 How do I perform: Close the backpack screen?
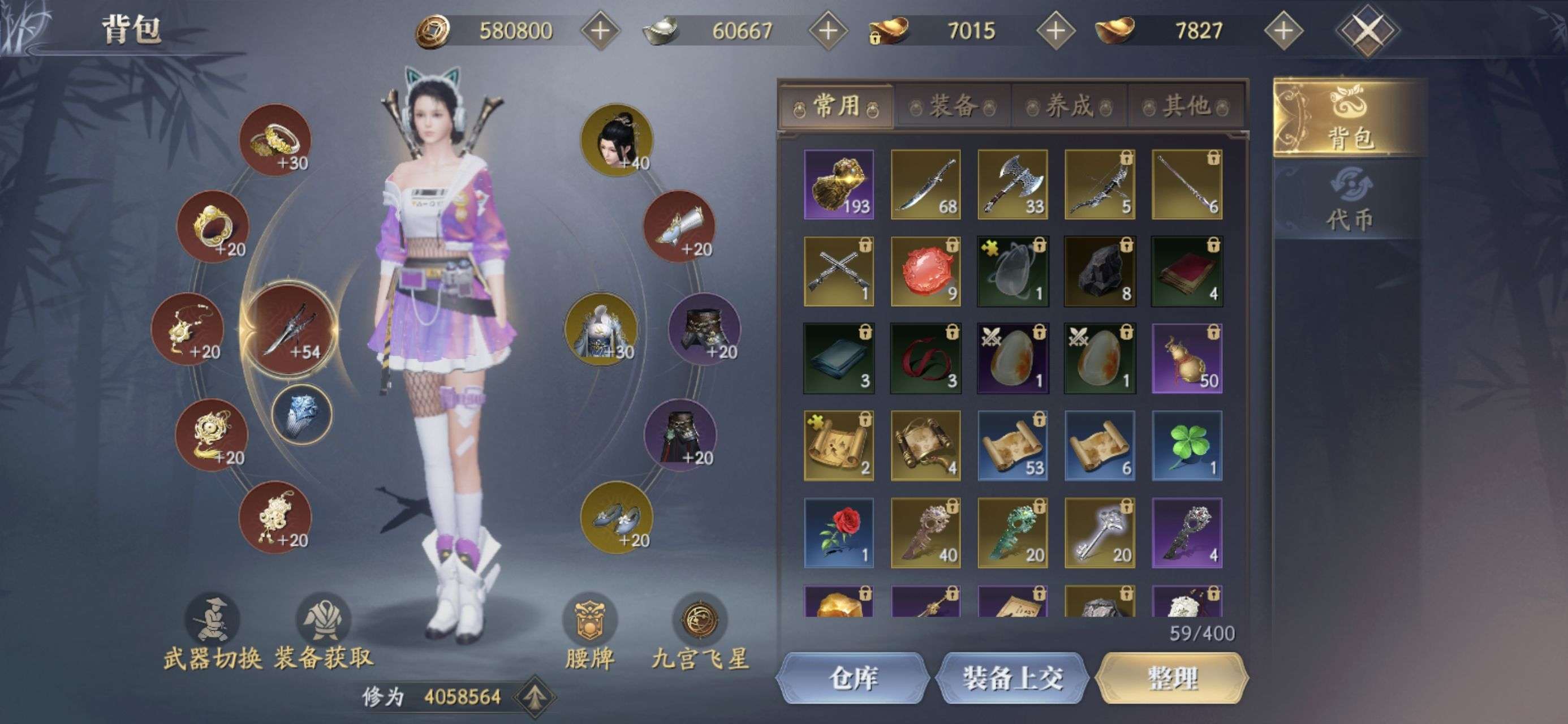click(1367, 31)
